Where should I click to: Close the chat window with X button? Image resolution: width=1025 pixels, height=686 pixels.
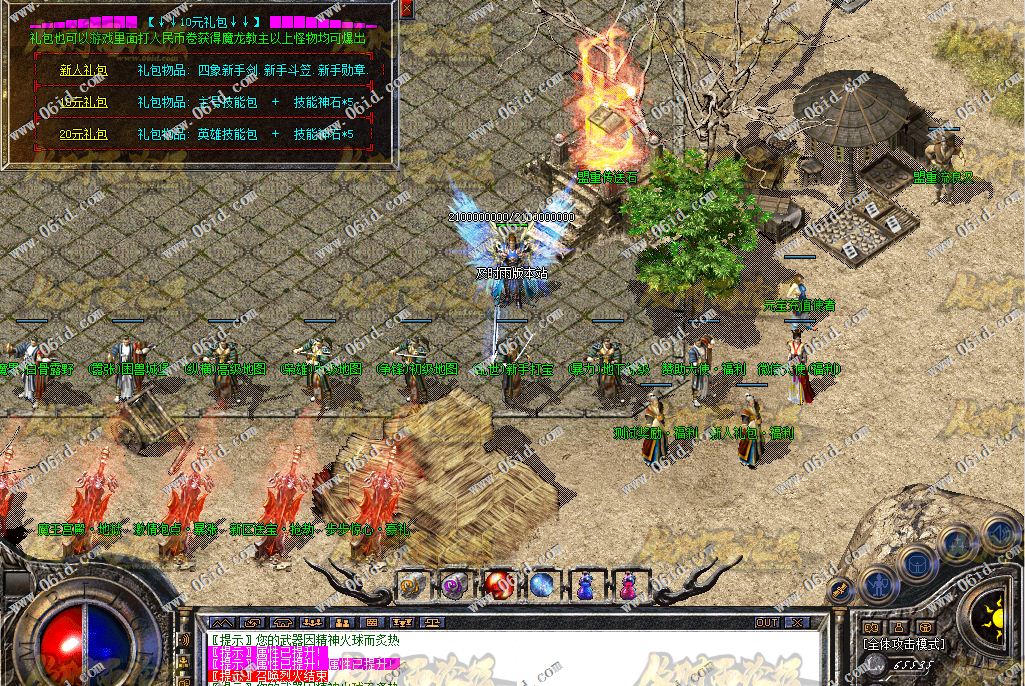tap(796, 623)
